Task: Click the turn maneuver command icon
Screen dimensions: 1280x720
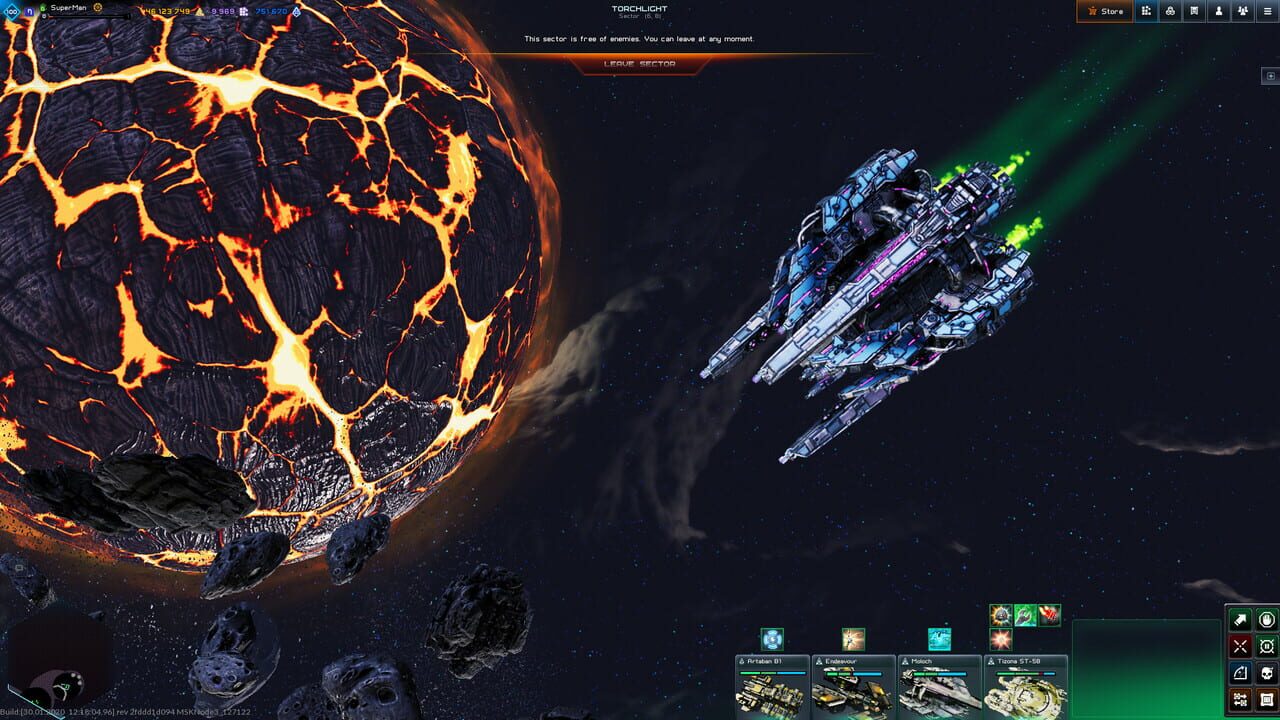Action: (x=1240, y=671)
